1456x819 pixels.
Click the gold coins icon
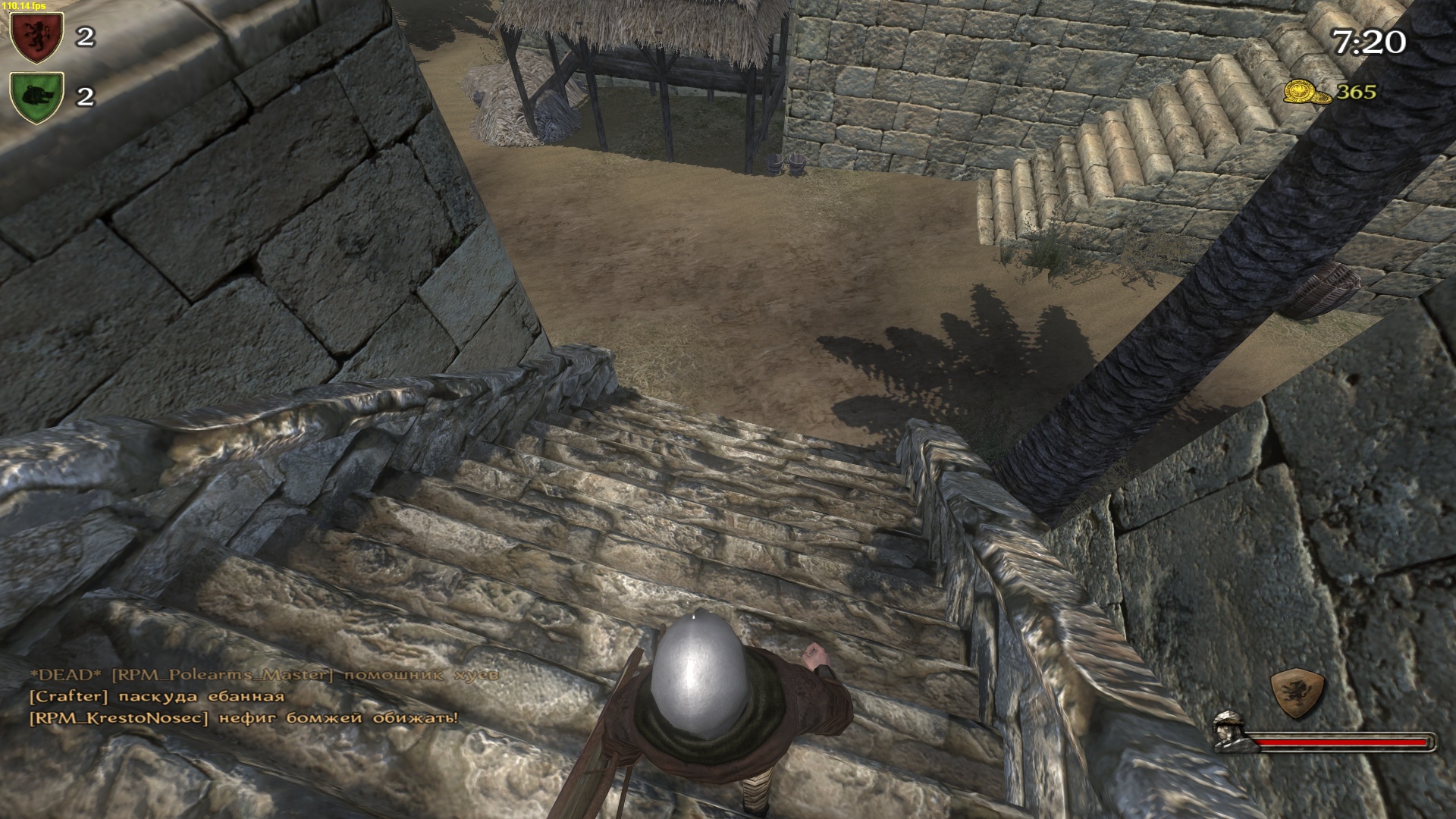(1307, 93)
